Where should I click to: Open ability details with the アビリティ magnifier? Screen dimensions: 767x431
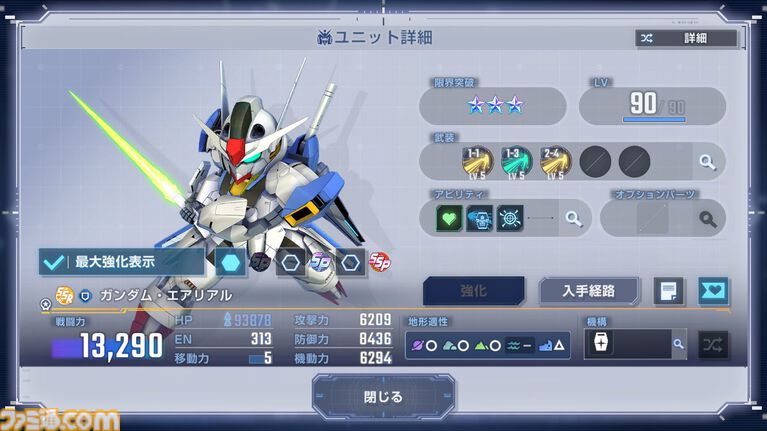573,217
